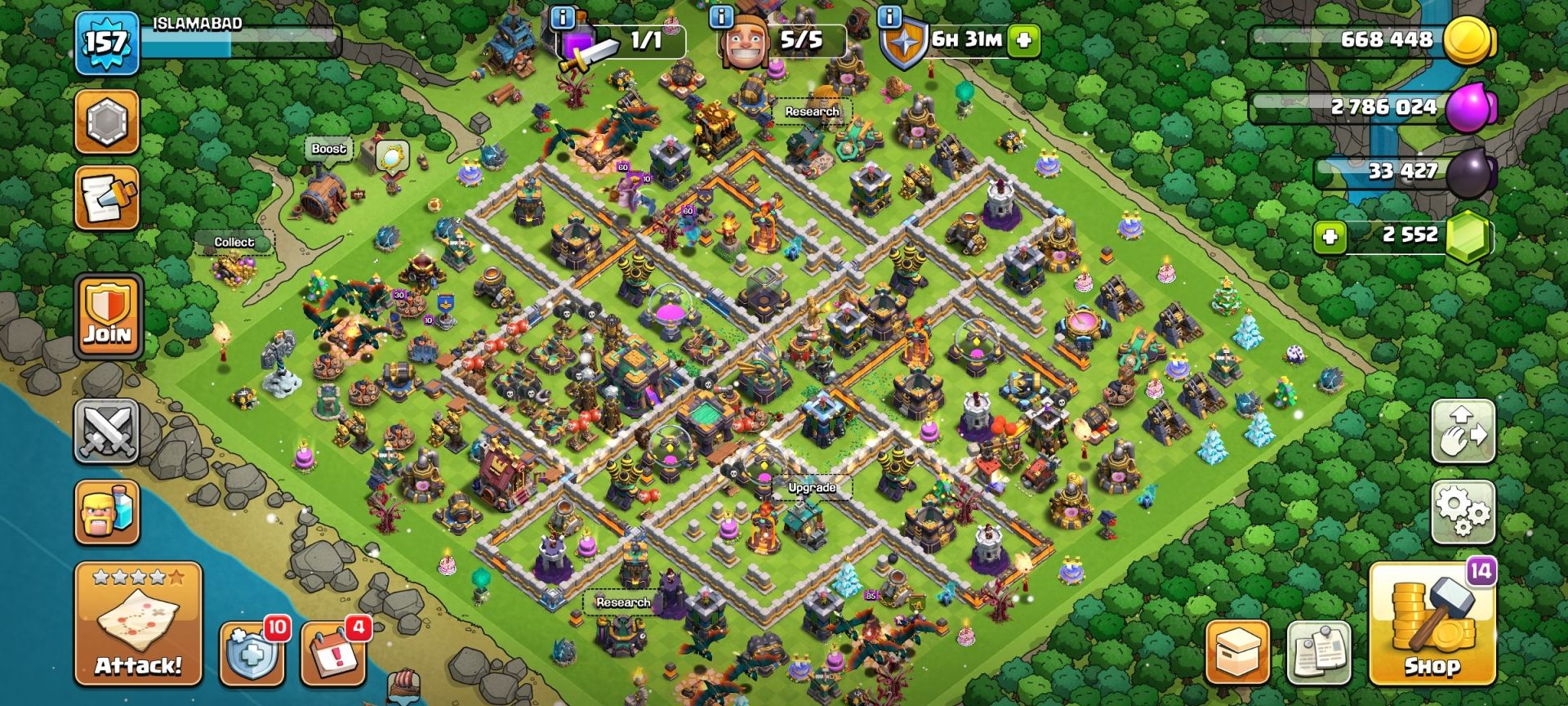Tap the Boost label above the barrel
This screenshot has width=1568, height=706.
[328, 149]
